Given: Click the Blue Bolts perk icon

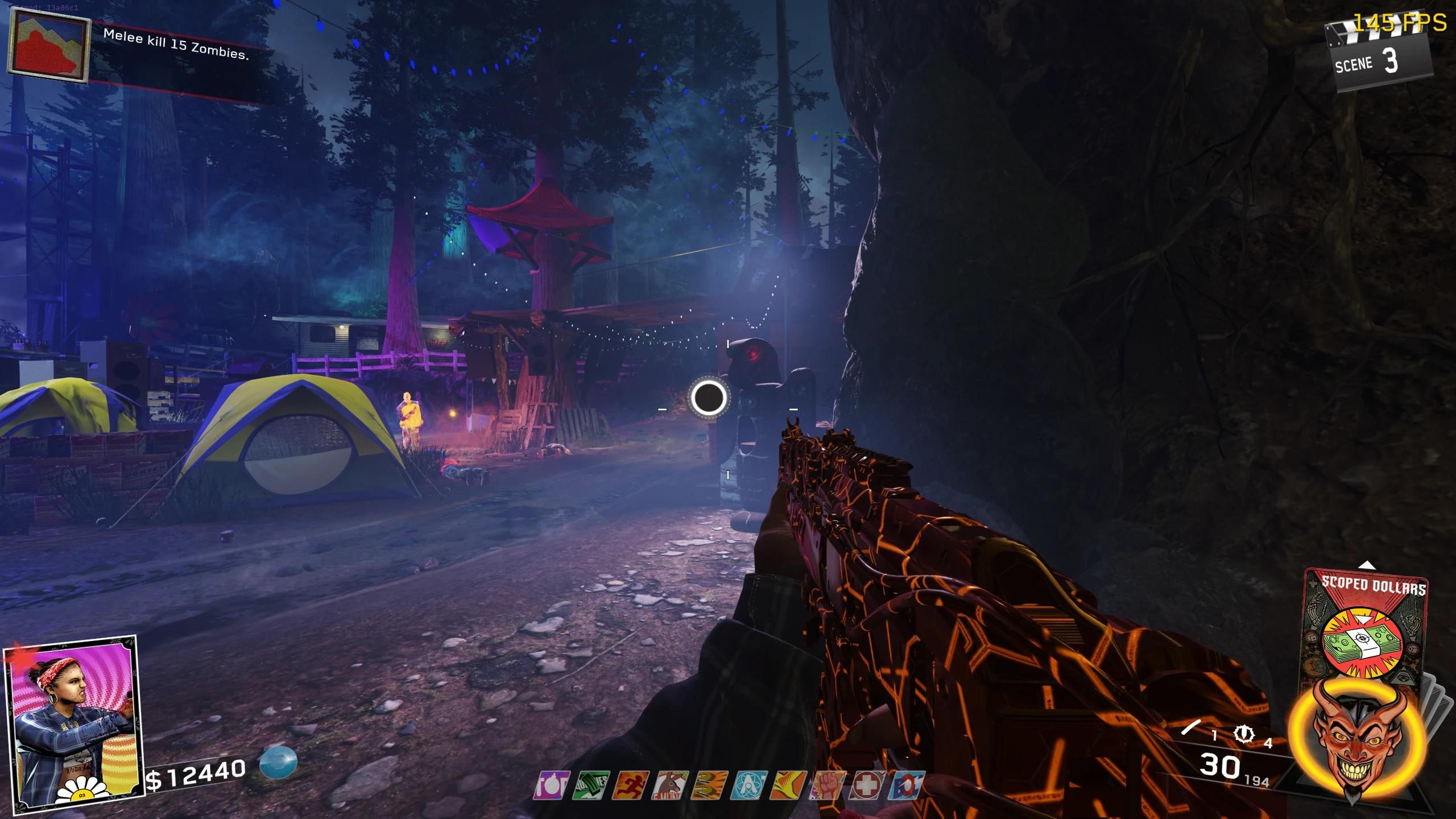Looking at the screenshot, I should 907,785.
